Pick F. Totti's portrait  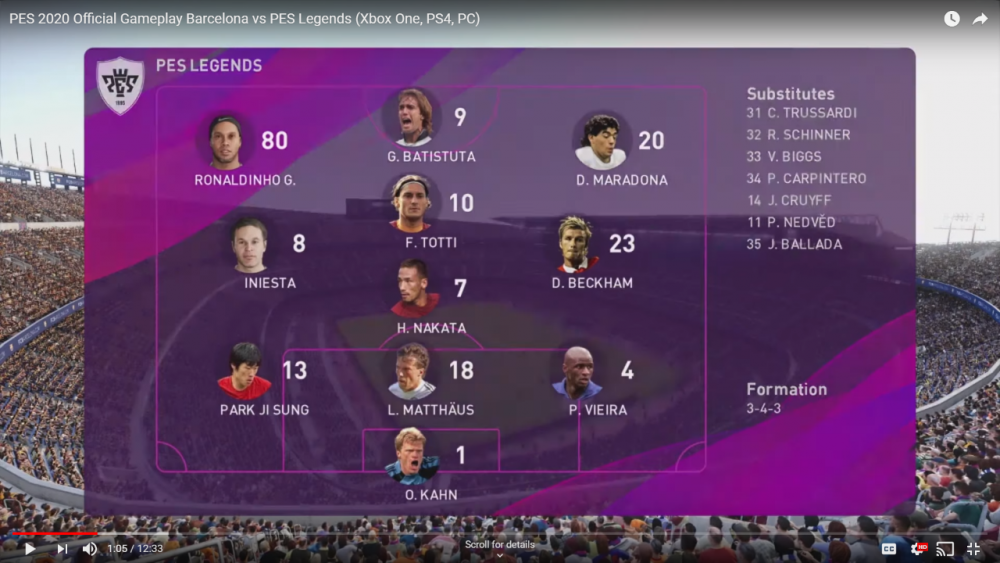[x=411, y=203]
